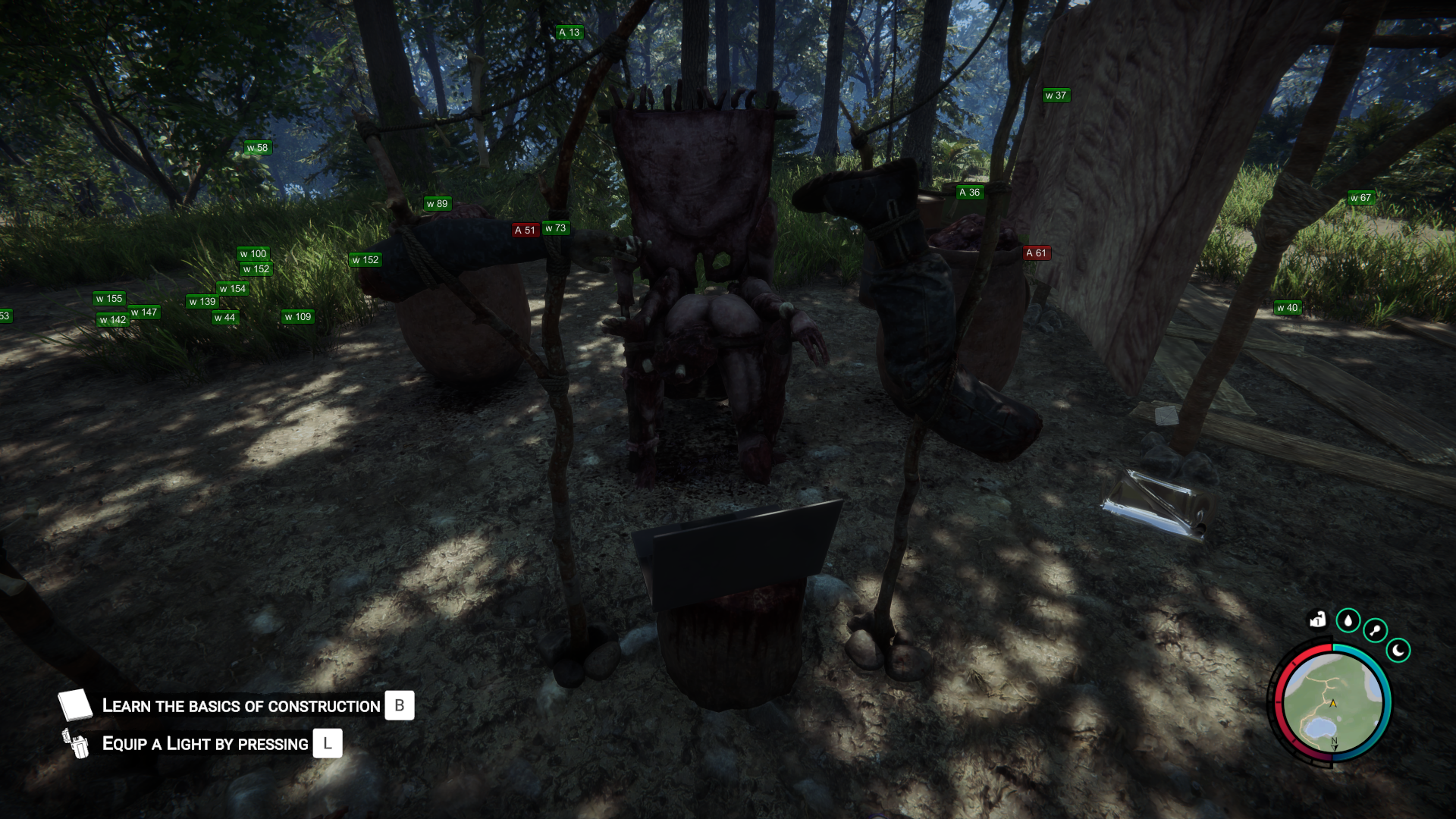The image size is (1456, 819).
Task: Select the strength arm icon
Action: pos(1318,620)
